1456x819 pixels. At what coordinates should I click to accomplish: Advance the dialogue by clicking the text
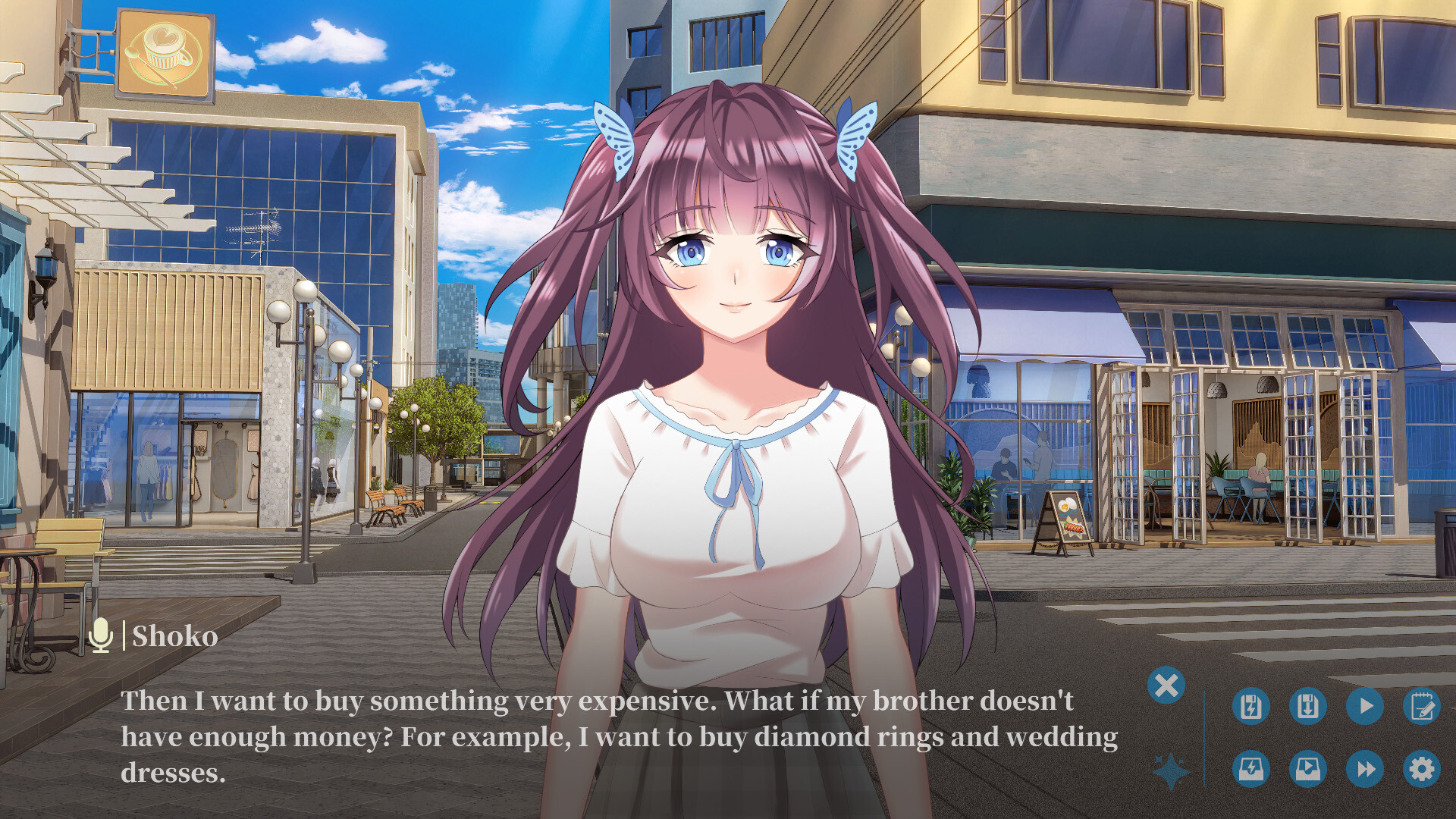point(607,728)
